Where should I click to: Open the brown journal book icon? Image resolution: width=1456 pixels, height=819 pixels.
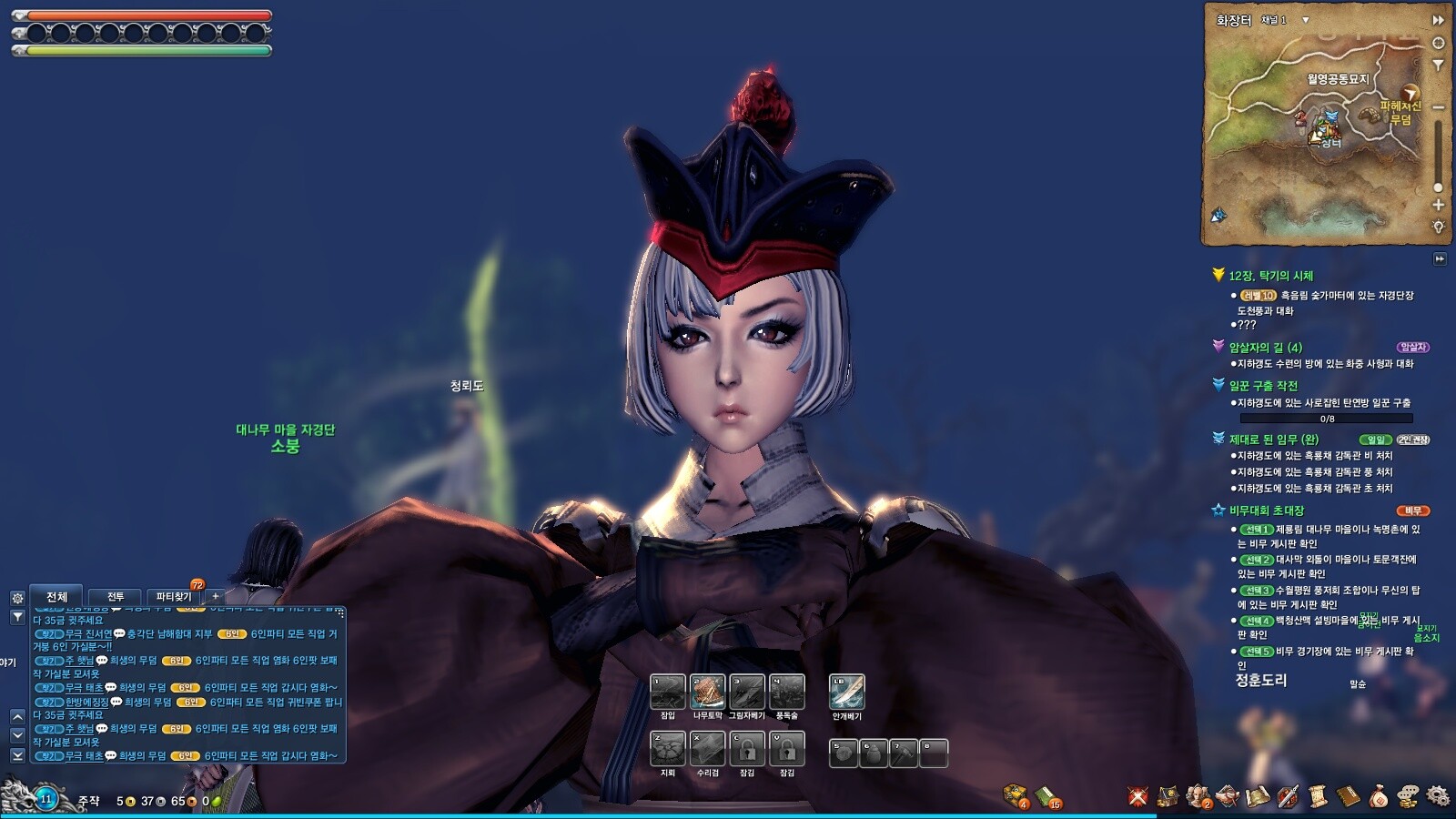[x=1348, y=796]
